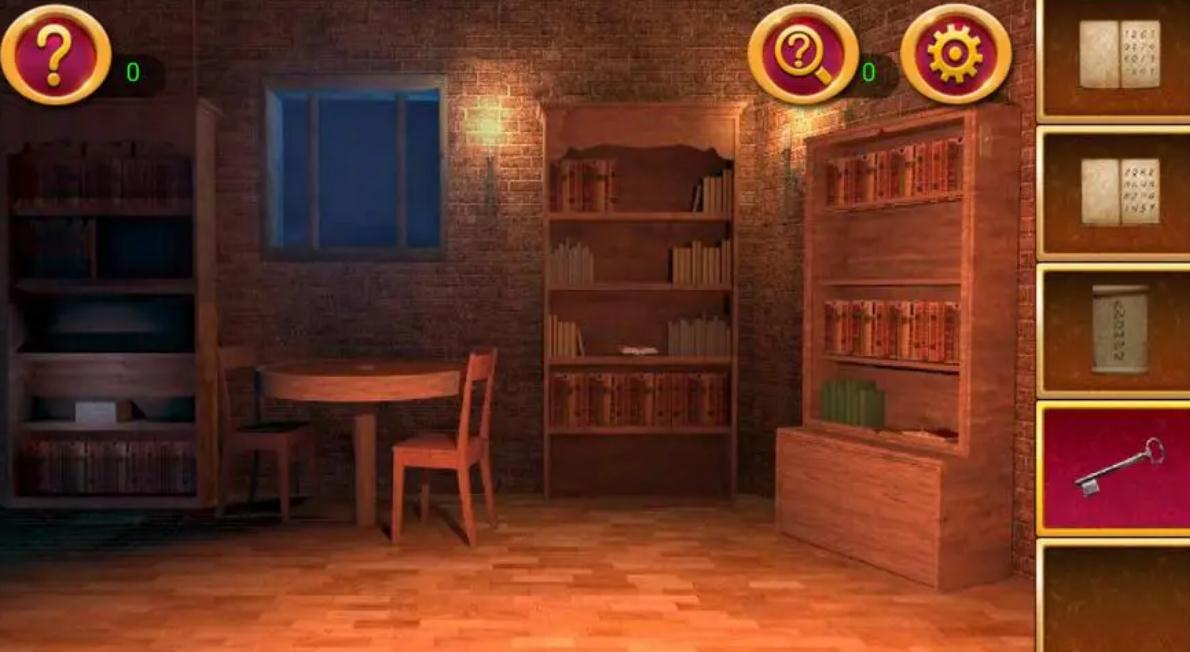Open the question mark hint button
1190x652 pixels.
[56, 54]
